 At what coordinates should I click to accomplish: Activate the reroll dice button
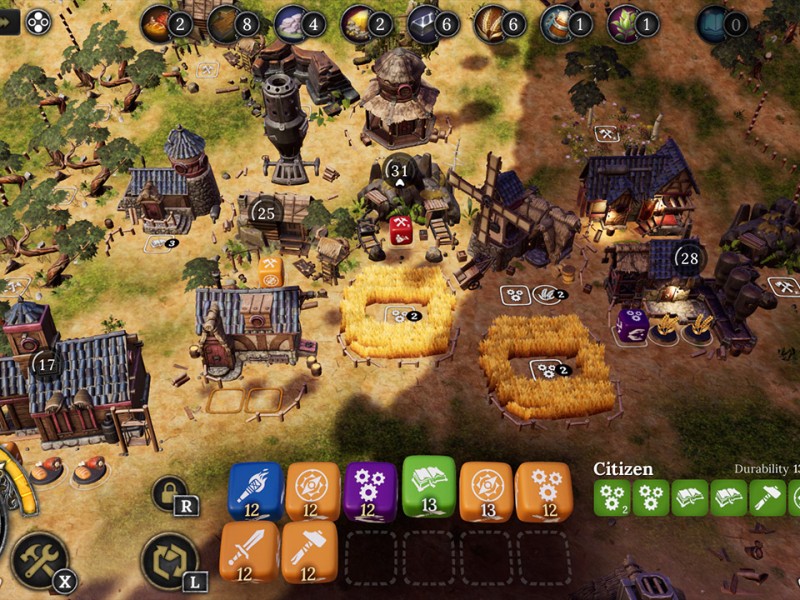coord(169,560)
